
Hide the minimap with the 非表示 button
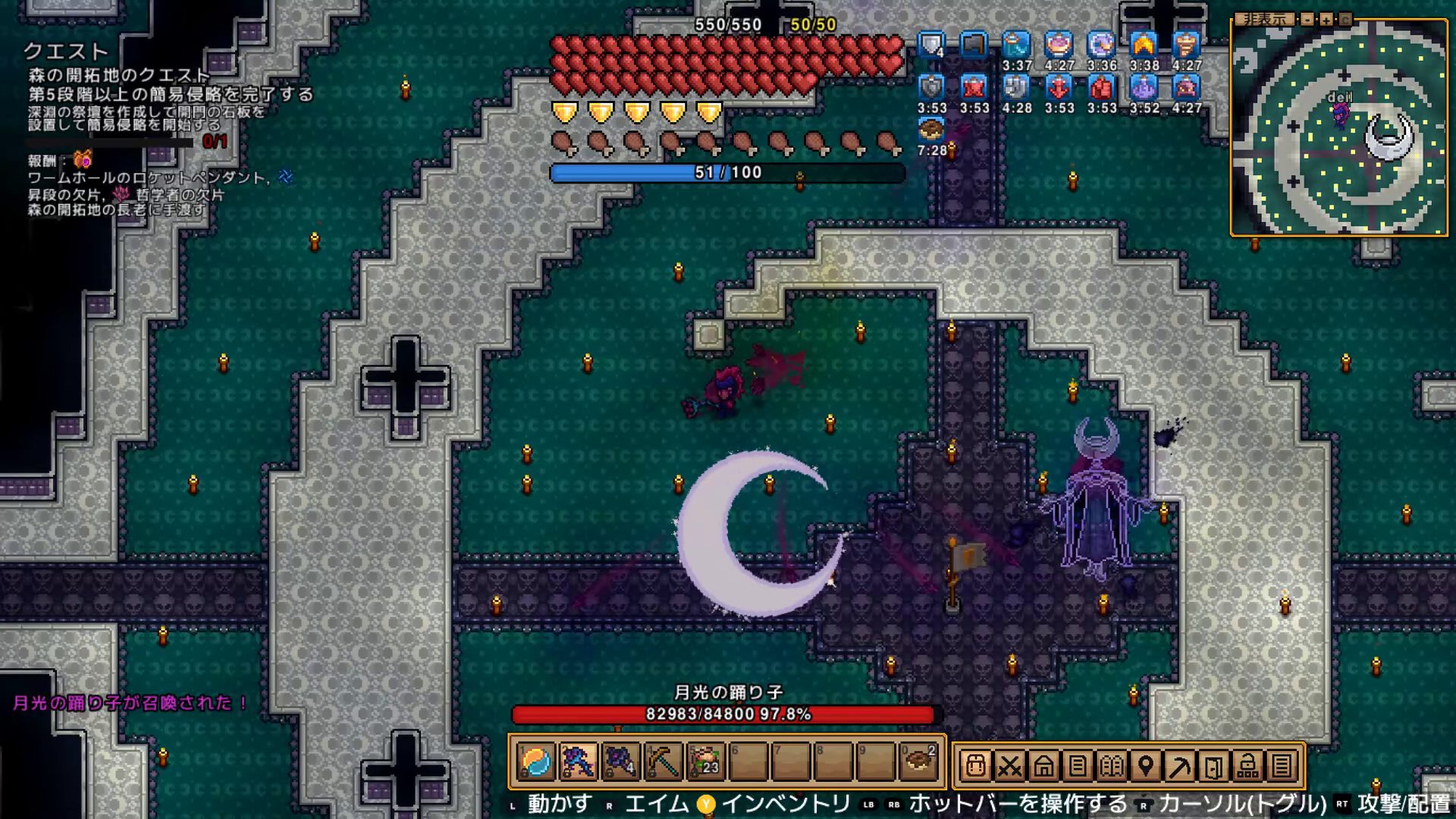point(1265,20)
